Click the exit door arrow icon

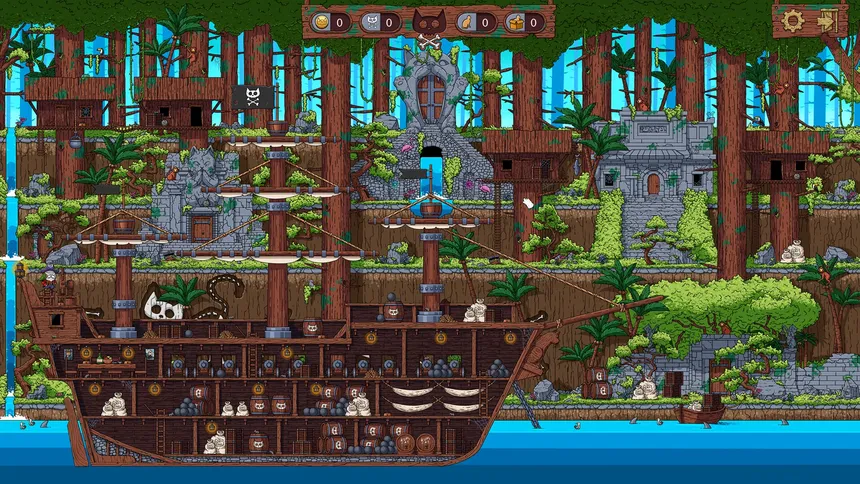828,19
